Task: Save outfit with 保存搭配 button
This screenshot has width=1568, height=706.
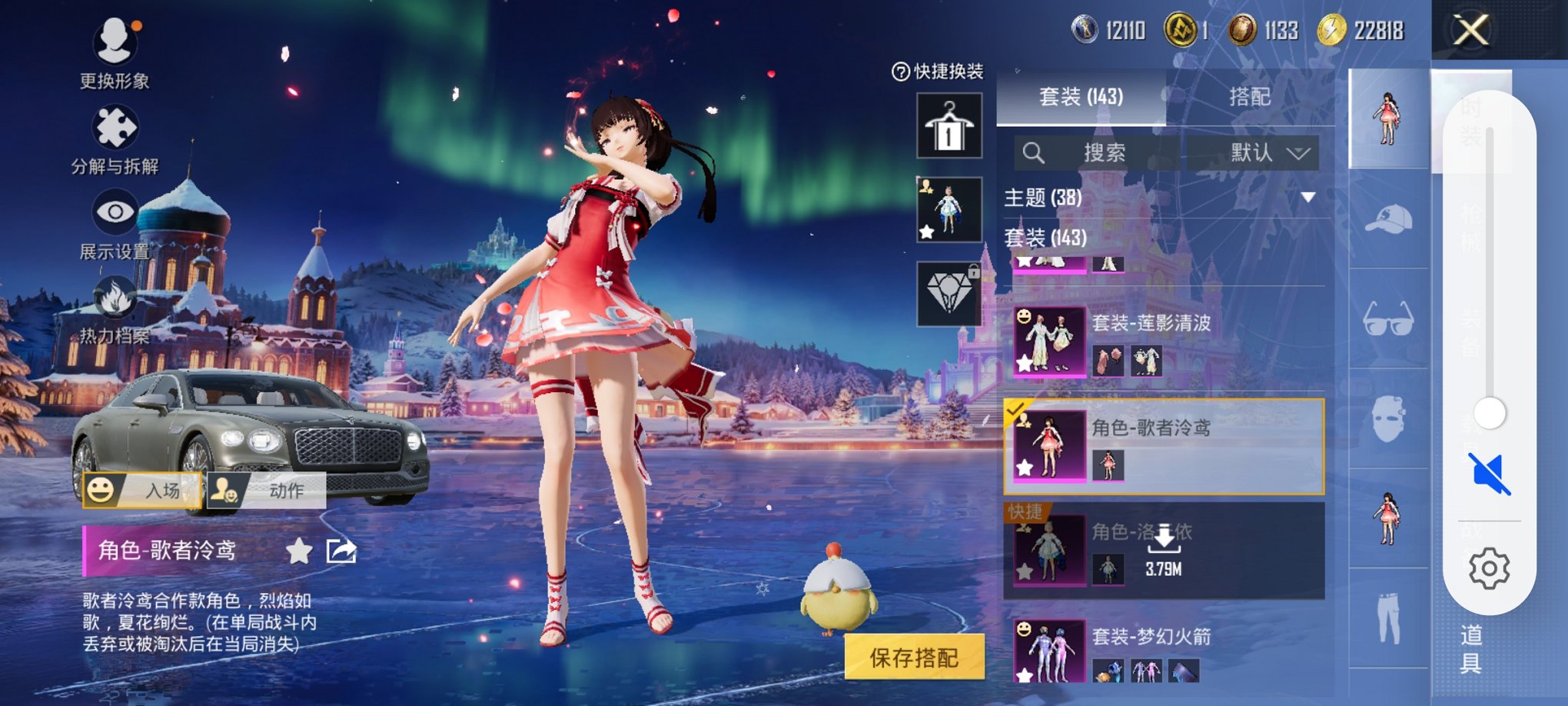Action: (914, 657)
